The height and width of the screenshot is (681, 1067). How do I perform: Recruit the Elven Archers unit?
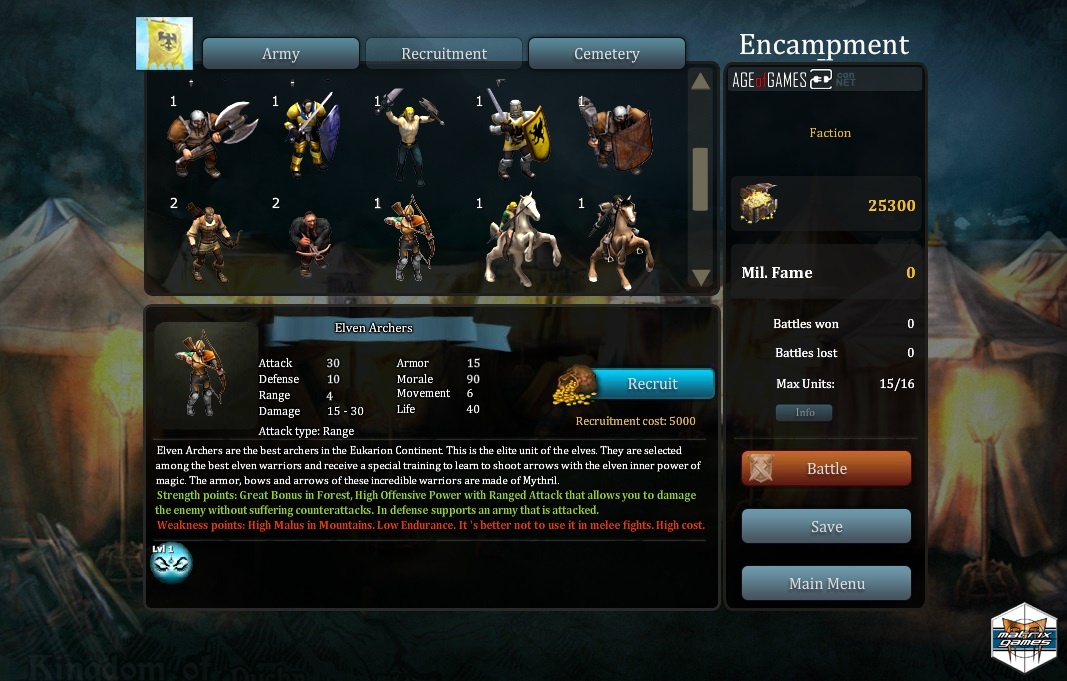(653, 384)
